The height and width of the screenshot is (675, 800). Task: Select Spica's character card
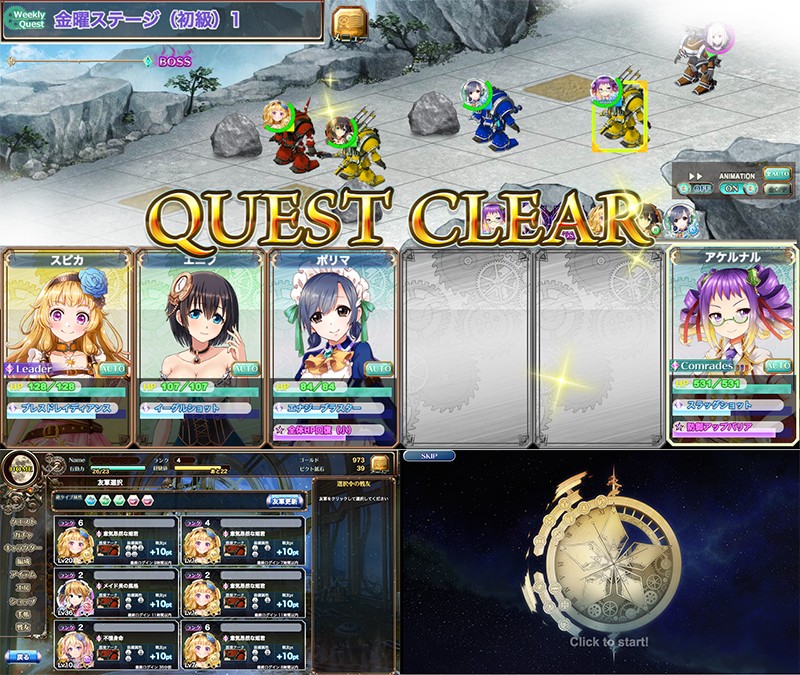click(67, 320)
